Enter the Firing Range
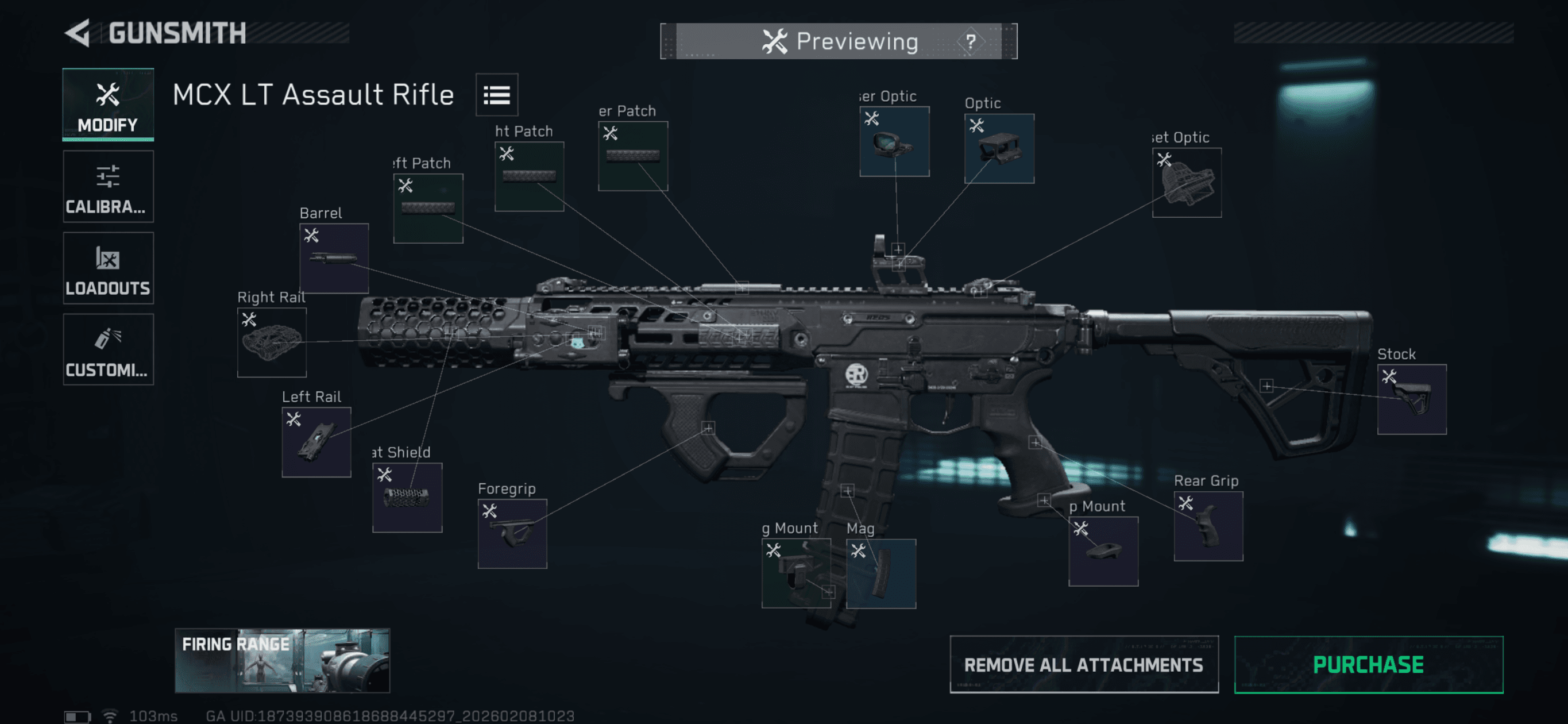 pyautogui.click(x=282, y=661)
